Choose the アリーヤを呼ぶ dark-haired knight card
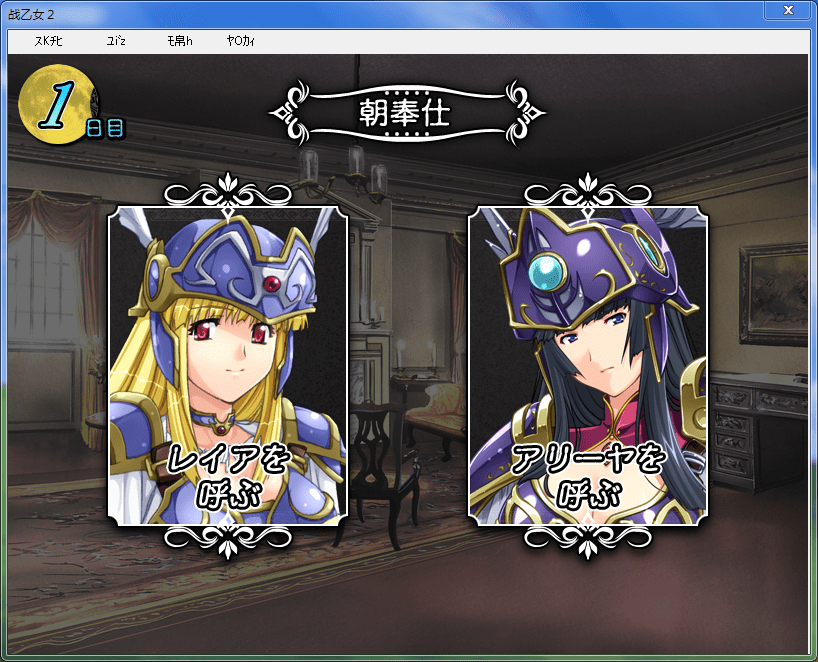This screenshot has height=662, width=818. [588, 366]
